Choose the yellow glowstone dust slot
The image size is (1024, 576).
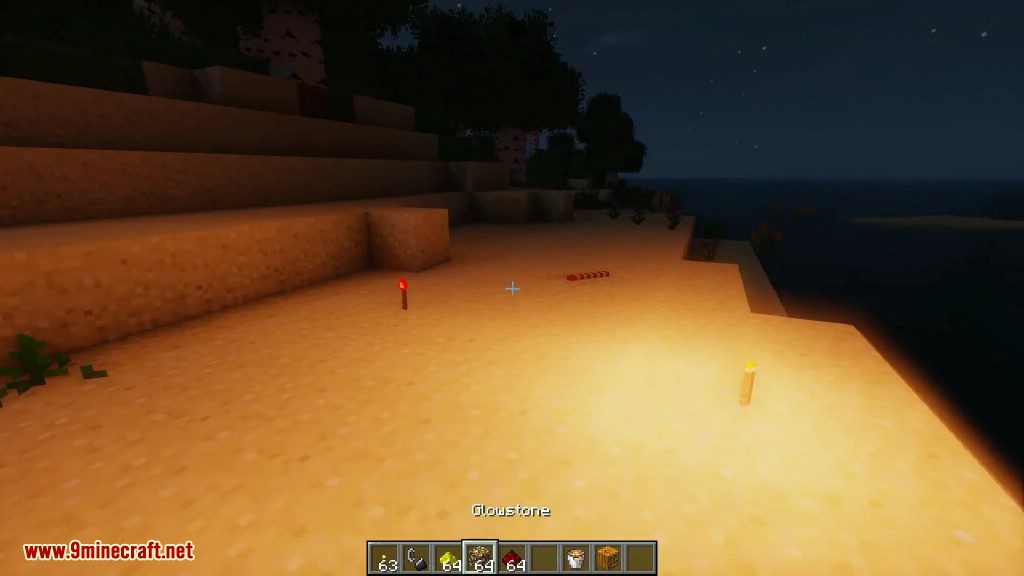[x=449, y=558]
